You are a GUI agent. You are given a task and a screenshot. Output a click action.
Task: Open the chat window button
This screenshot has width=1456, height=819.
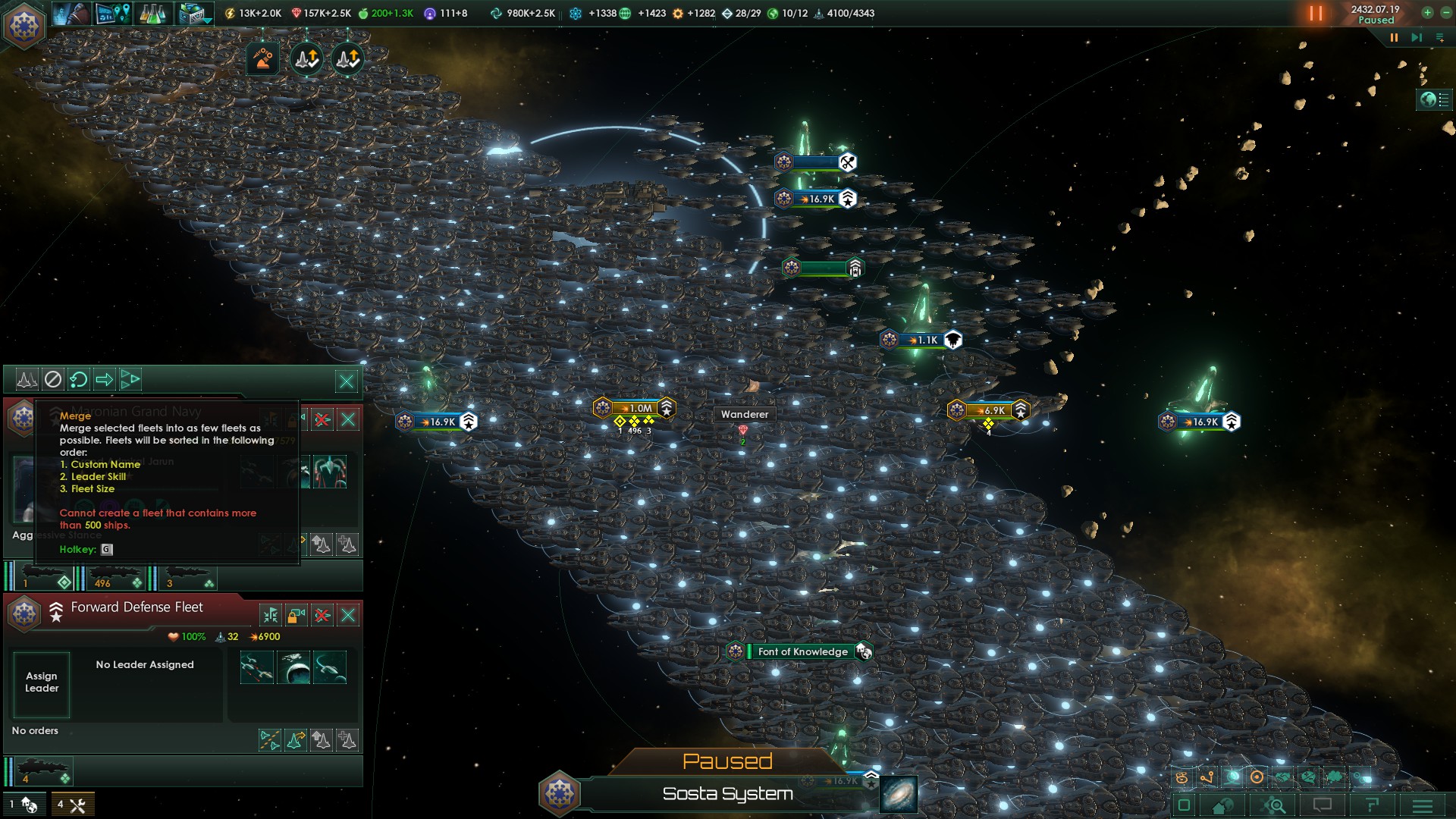(x=1323, y=805)
